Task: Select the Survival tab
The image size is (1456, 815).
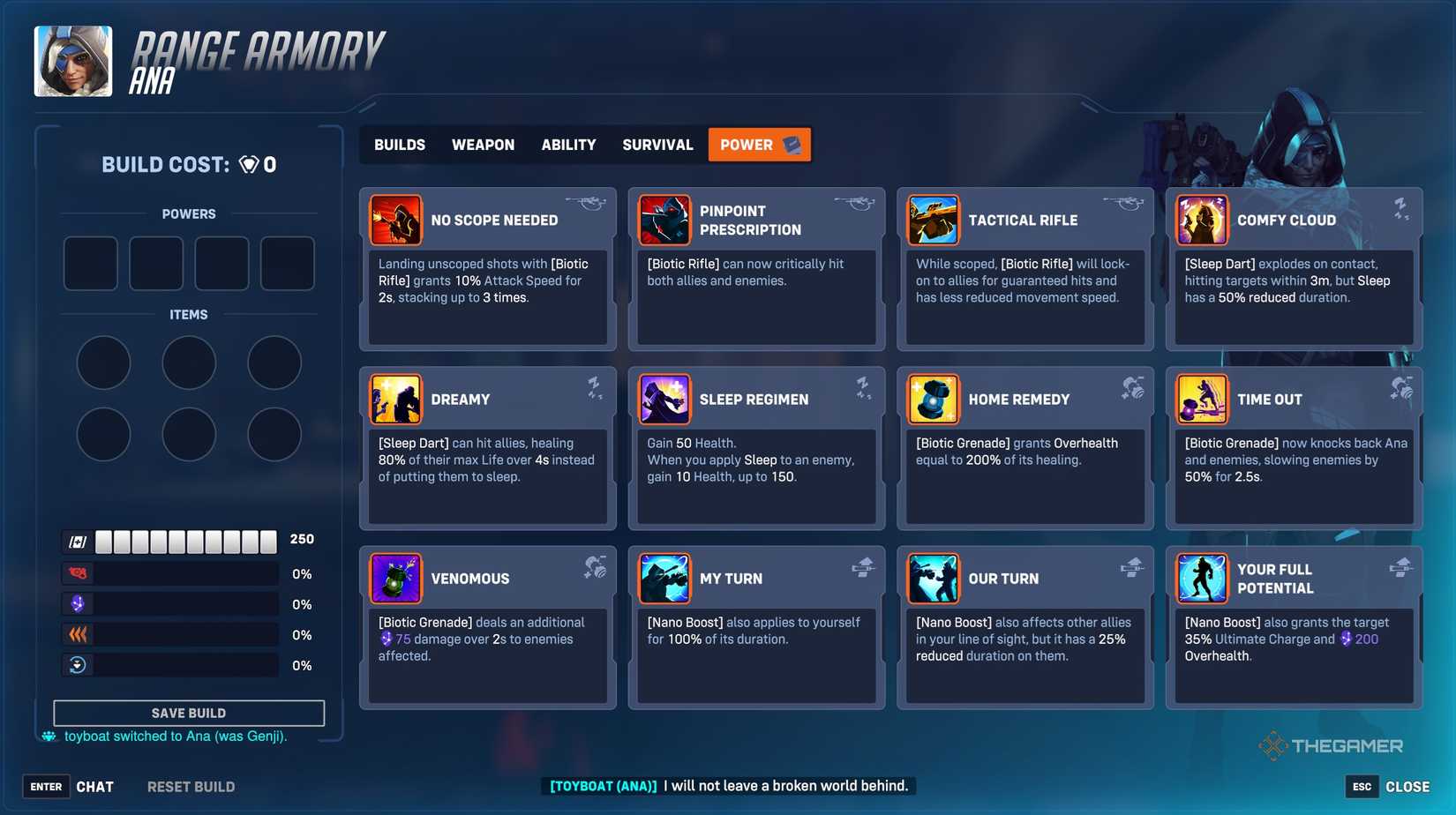Action: coord(657,144)
